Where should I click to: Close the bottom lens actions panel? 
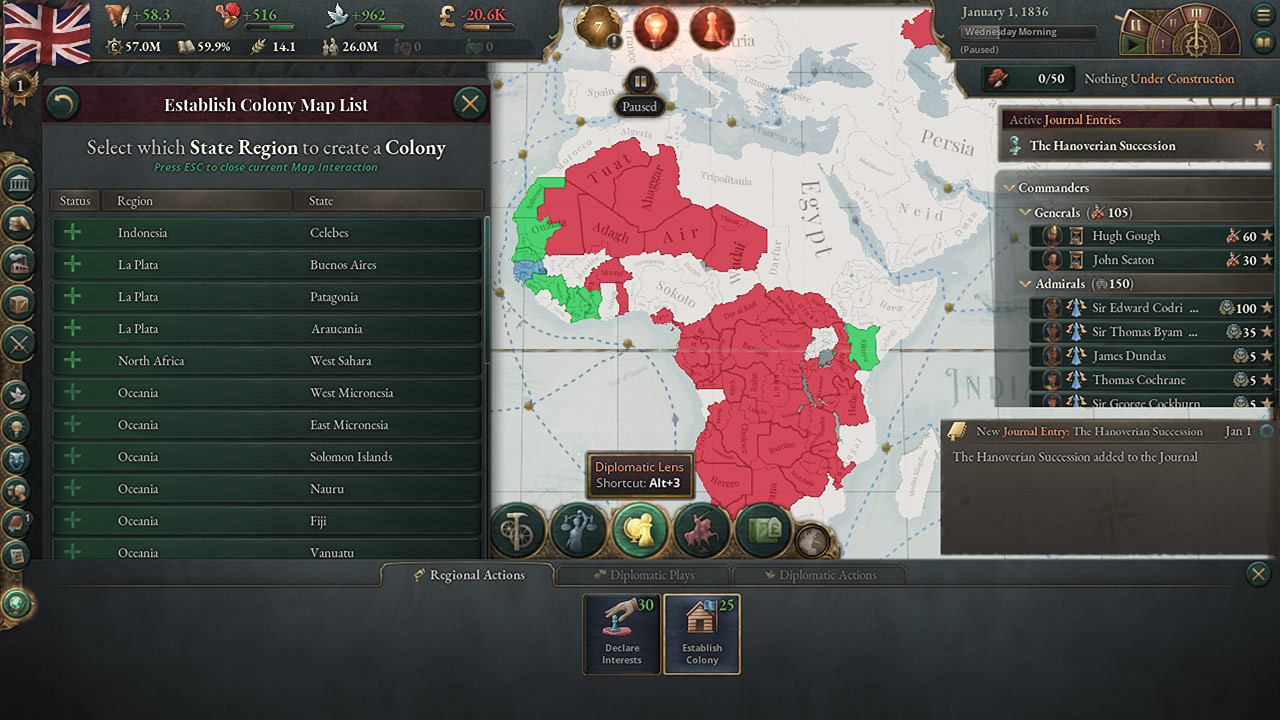click(1258, 574)
